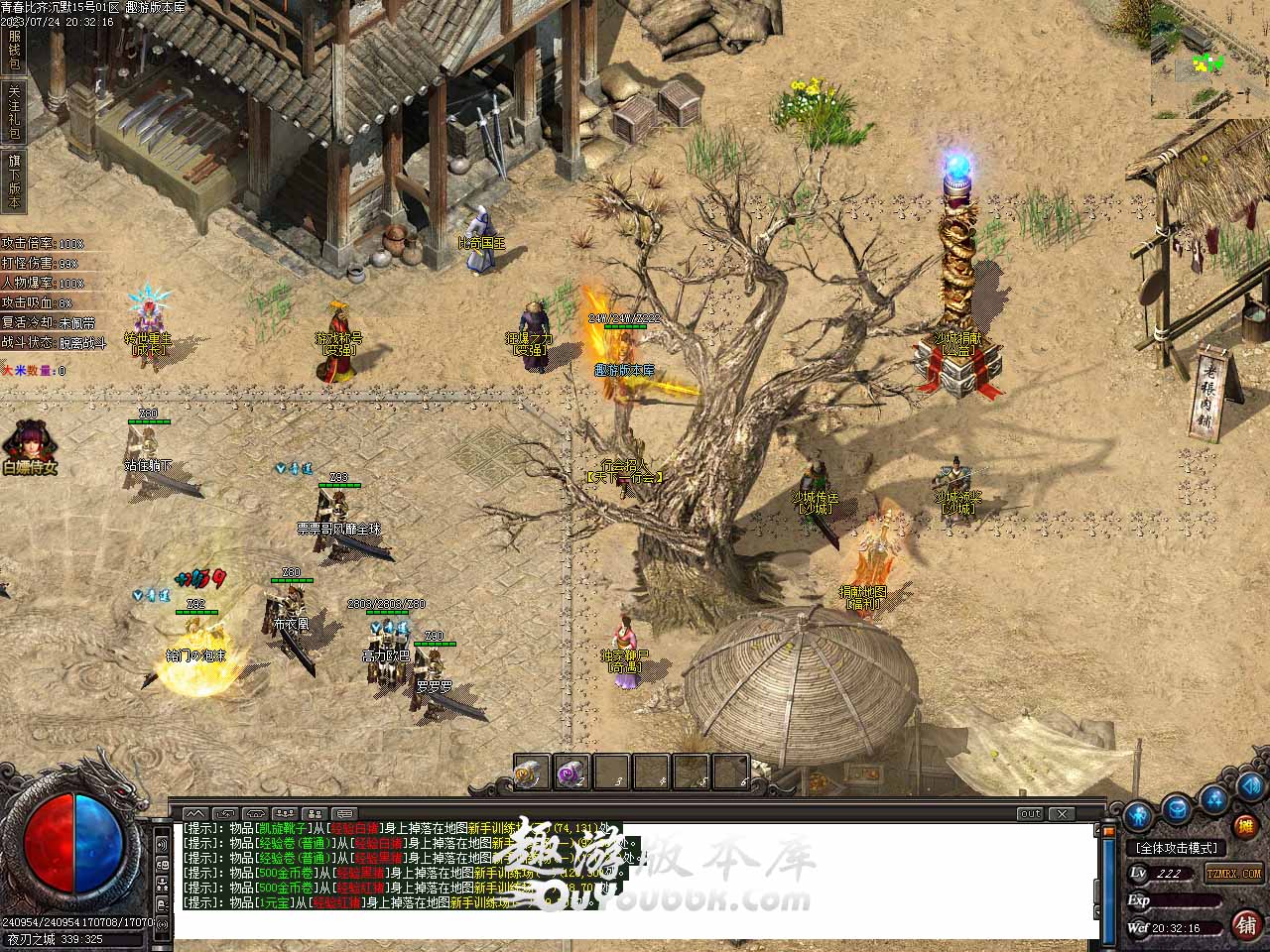Open the 关注礼包 follow gift pack
The height and width of the screenshot is (952, 1270).
pos(14,111)
